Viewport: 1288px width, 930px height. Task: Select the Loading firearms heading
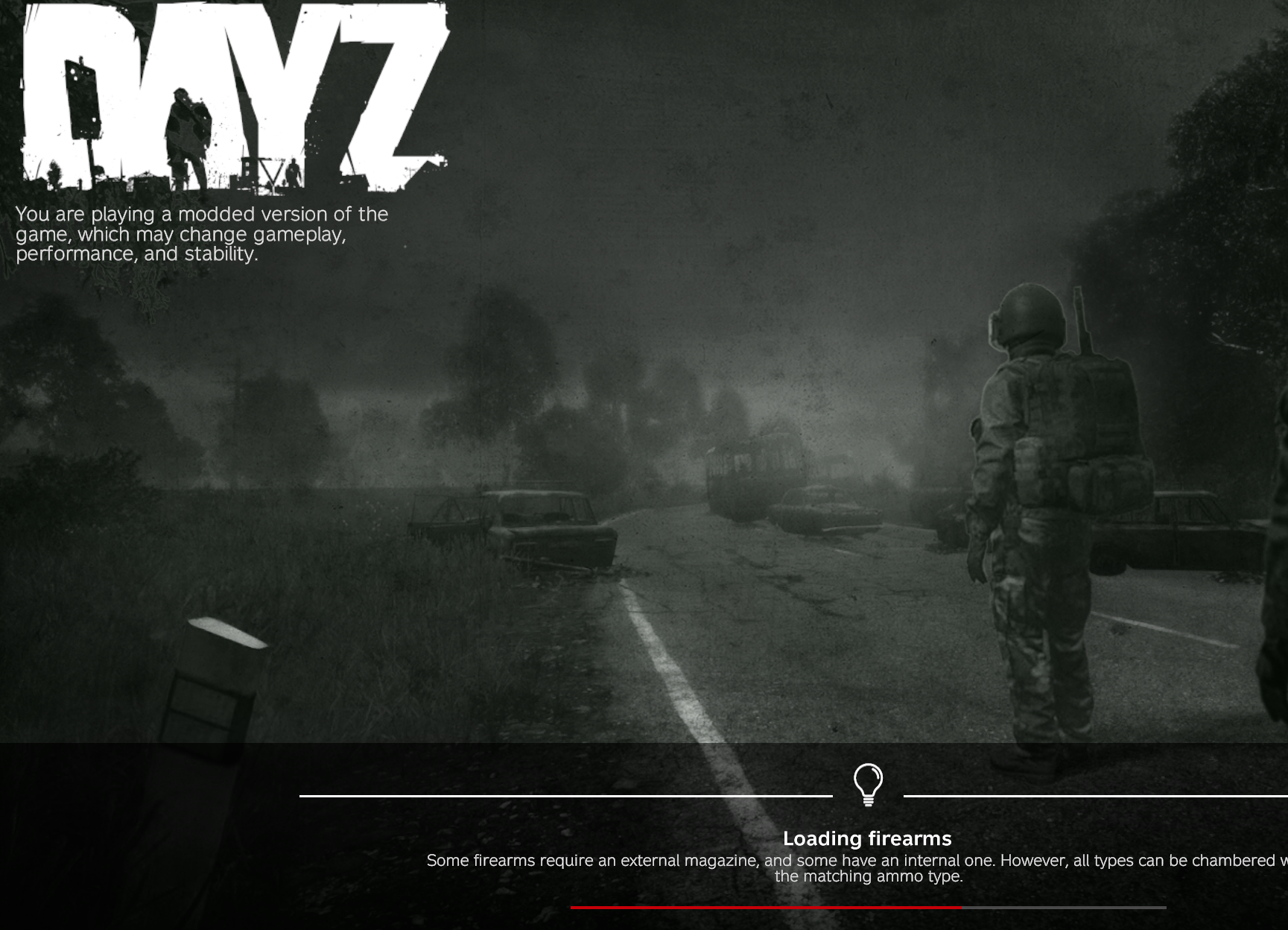point(866,838)
